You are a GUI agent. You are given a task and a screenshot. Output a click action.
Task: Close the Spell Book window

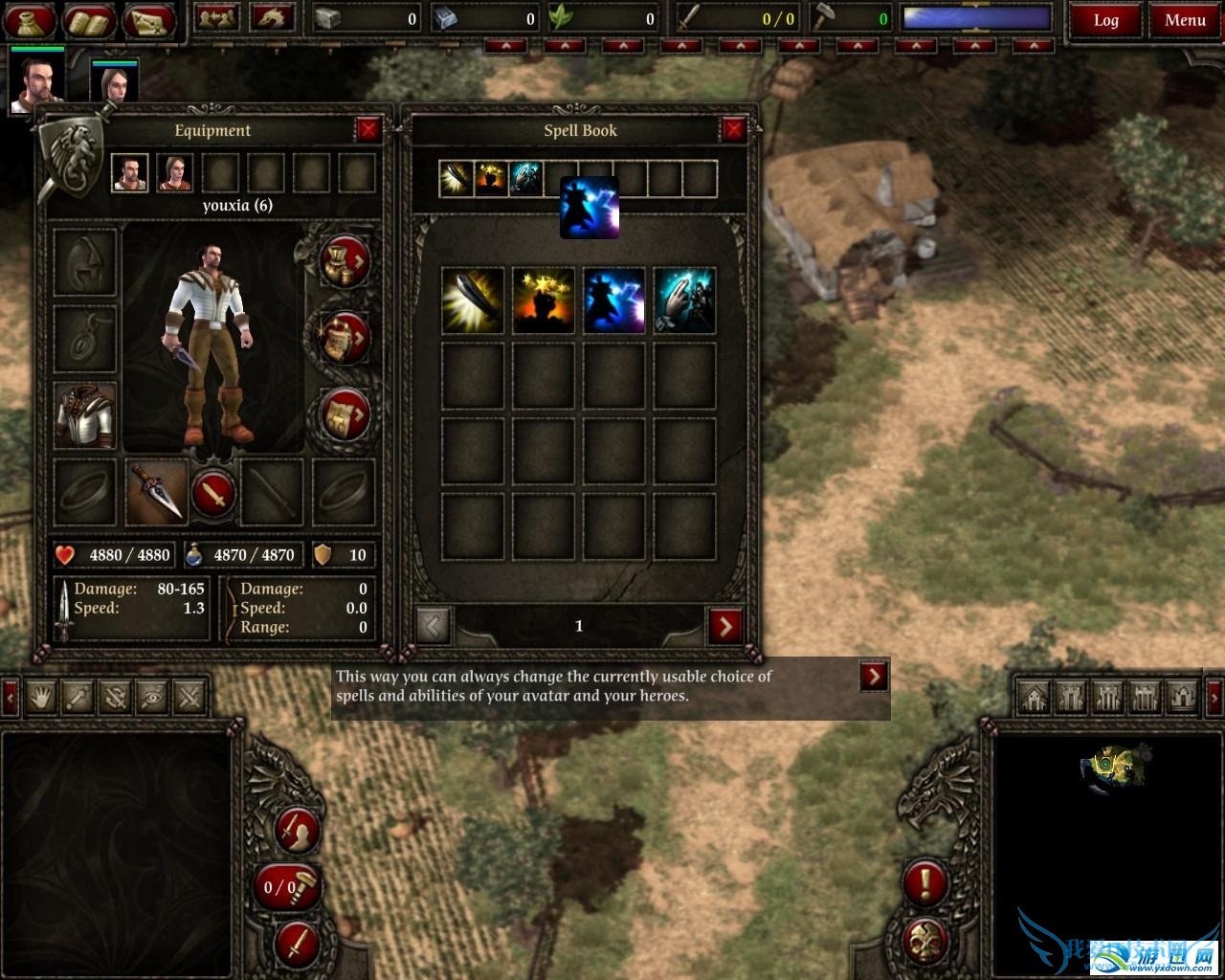[x=734, y=129]
